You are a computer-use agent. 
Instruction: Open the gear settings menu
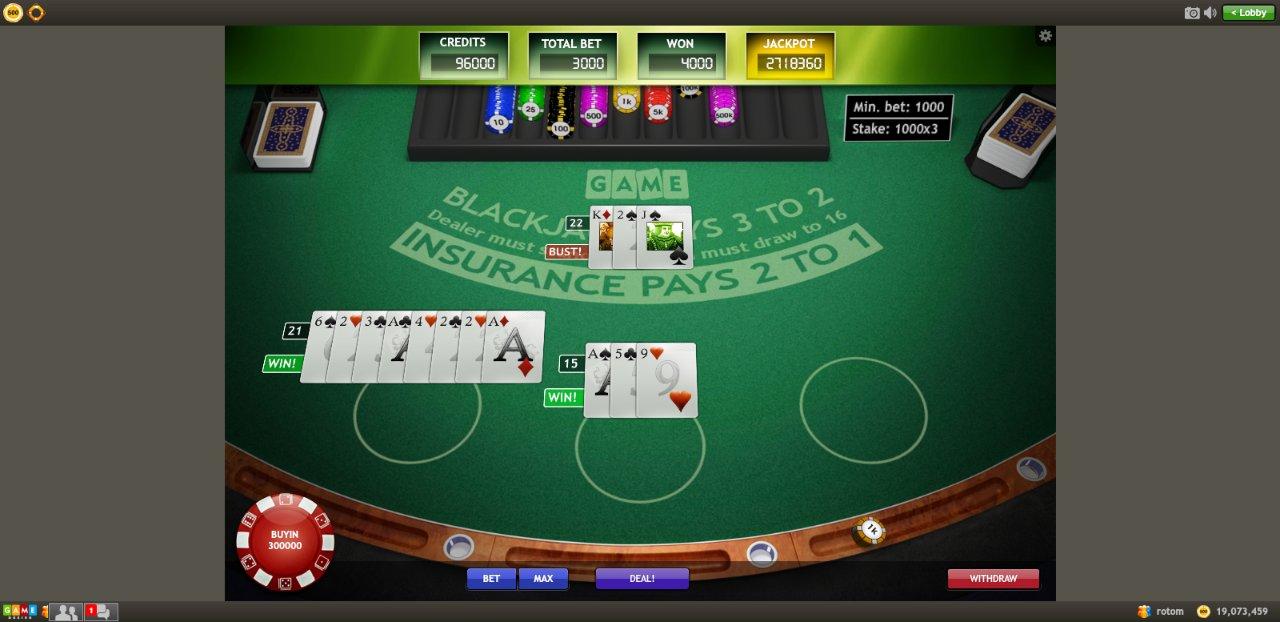[x=1045, y=36]
